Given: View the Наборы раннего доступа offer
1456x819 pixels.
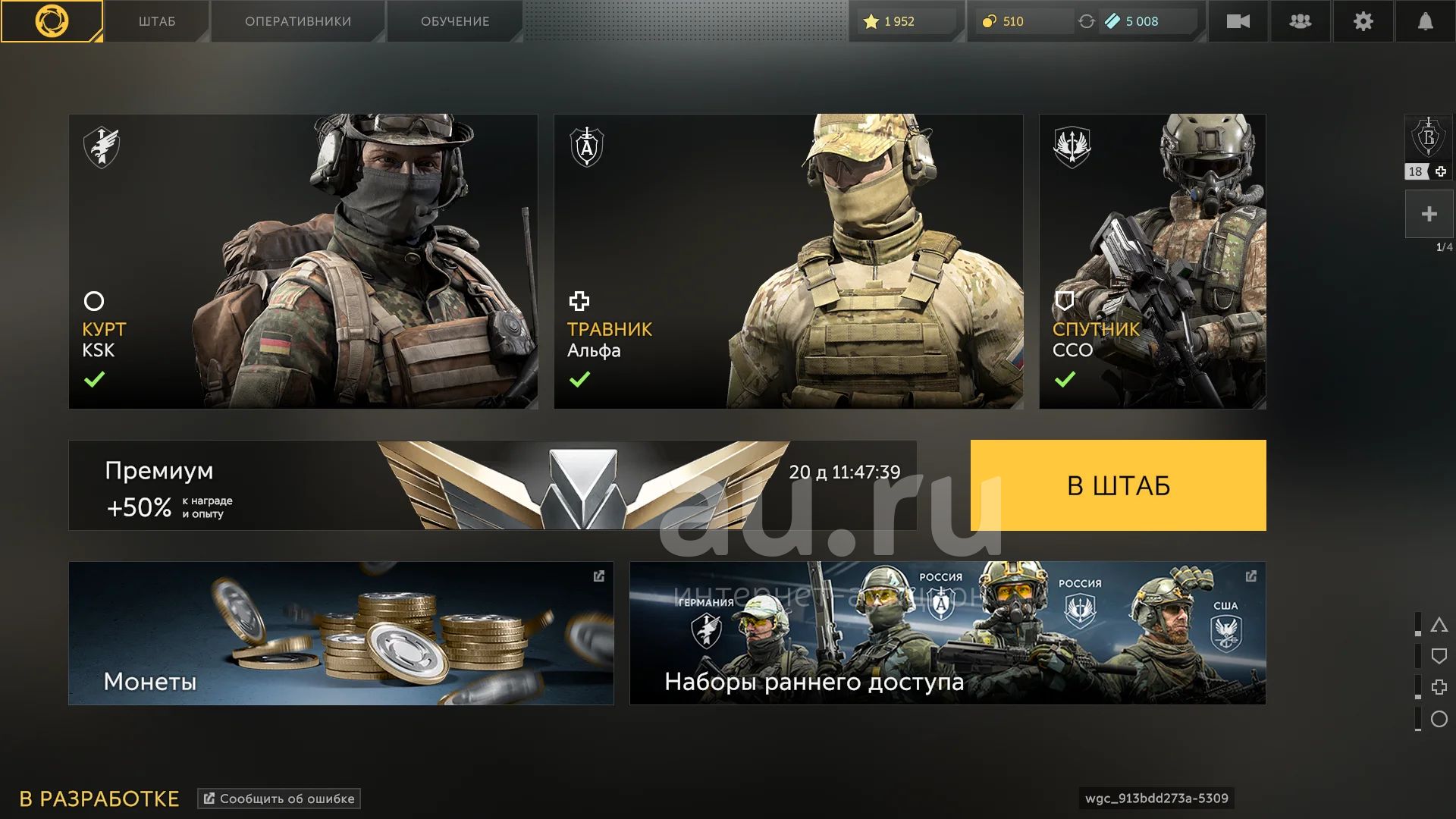Looking at the screenshot, I should [947, 633].
